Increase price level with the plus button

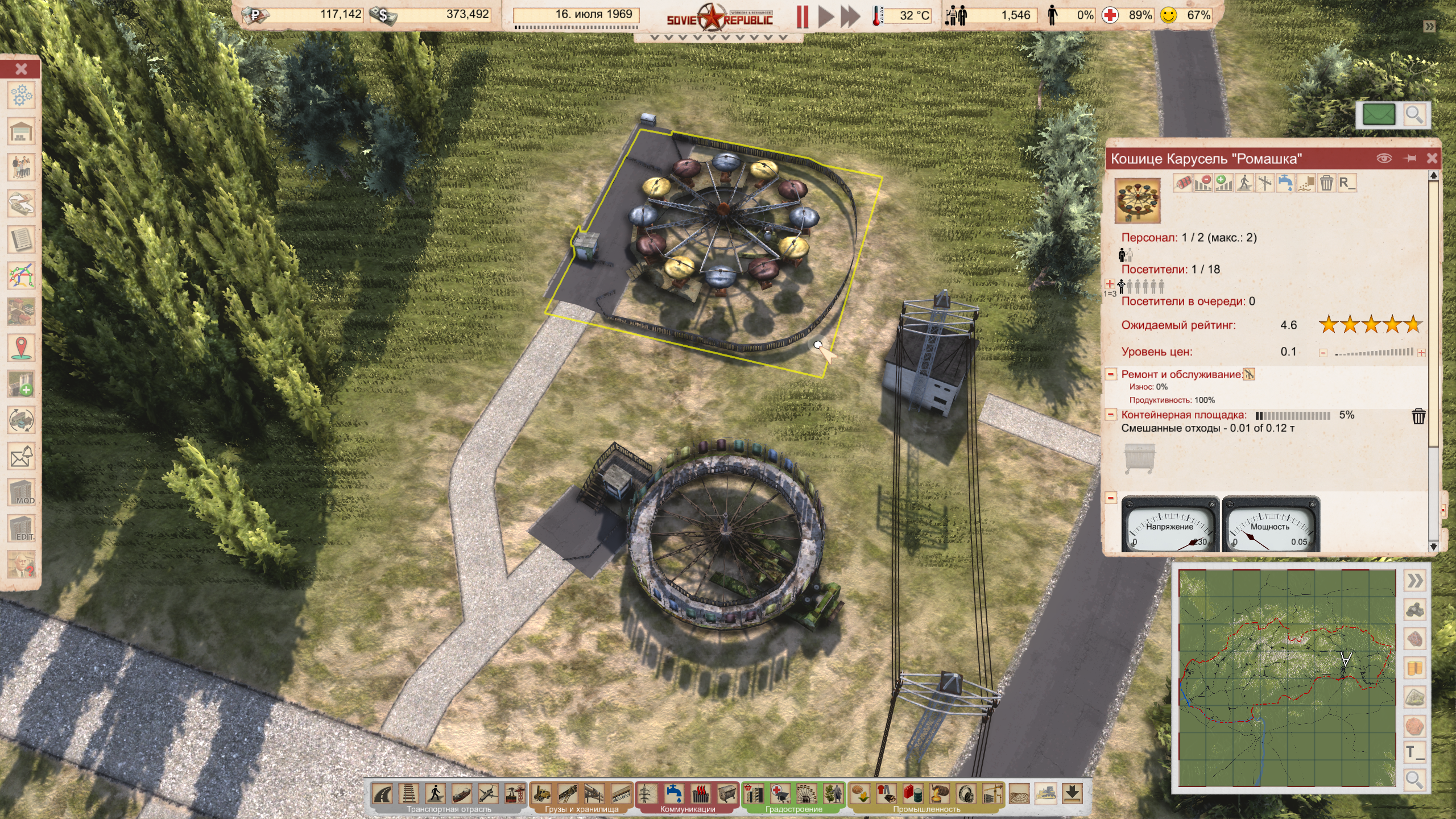pyautogui.click(x=1421, y=353)
